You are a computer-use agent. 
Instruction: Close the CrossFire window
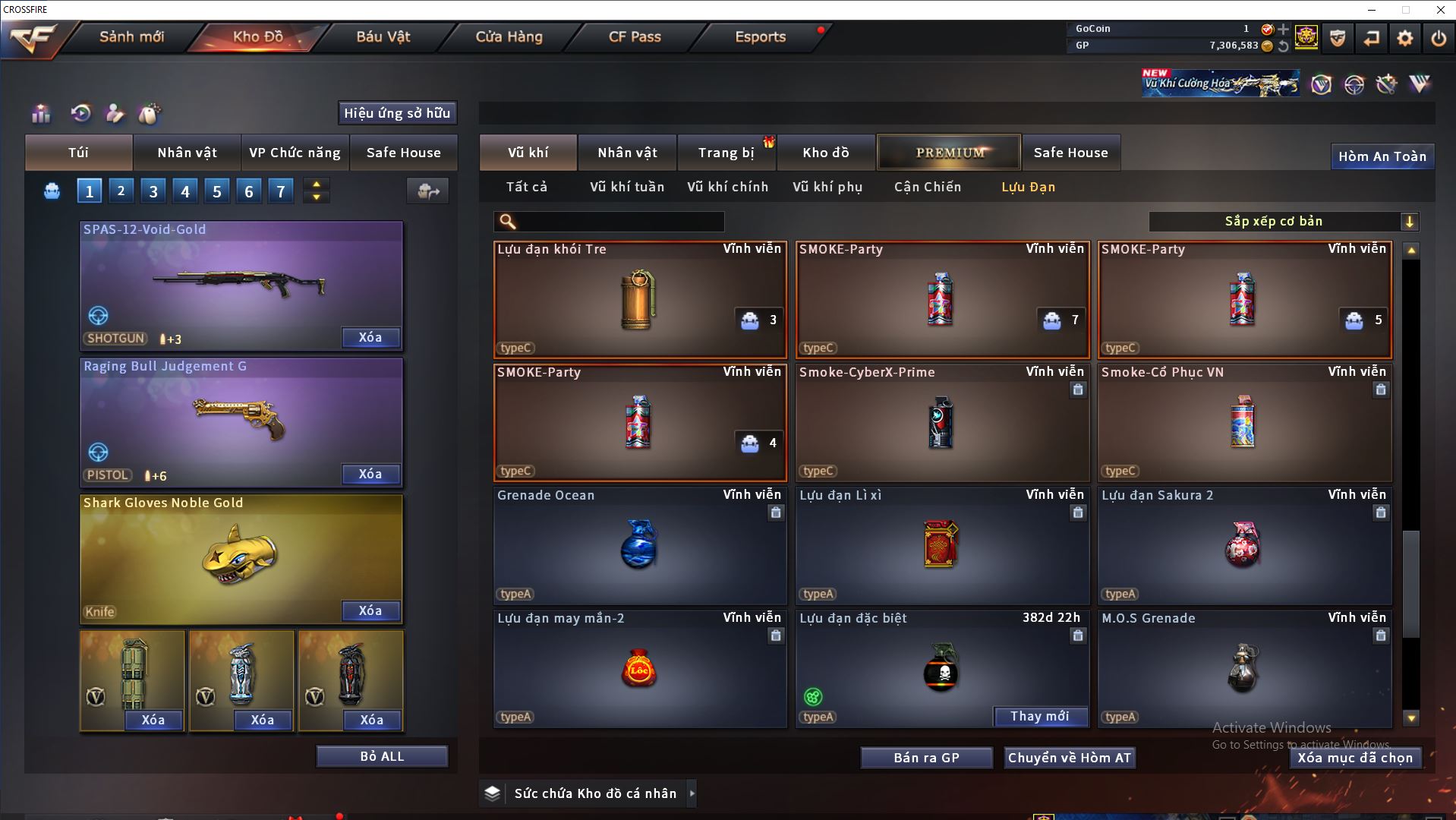tap(1440, 10)
